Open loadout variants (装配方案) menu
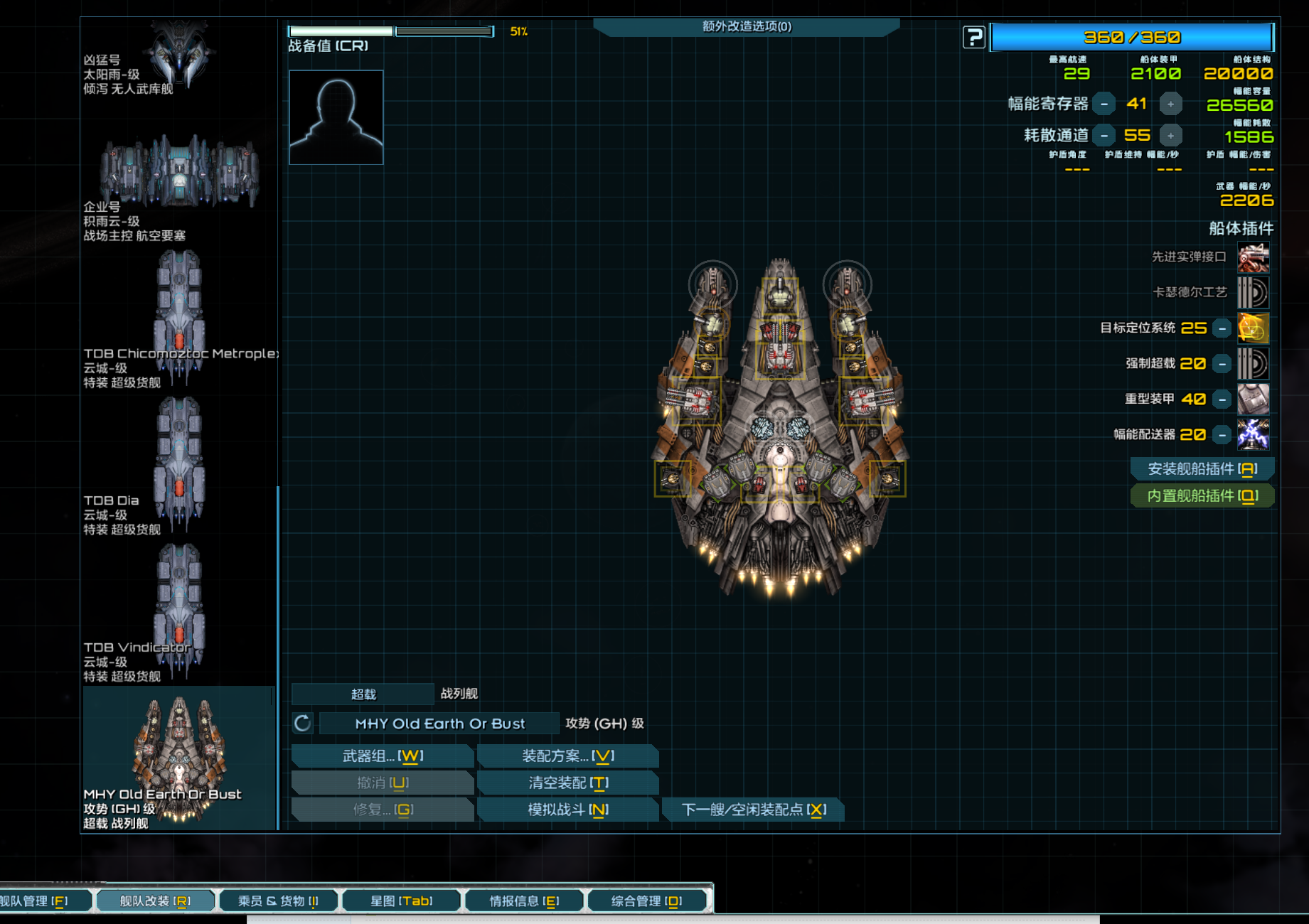This screenshot has width=1309, height=924. 567,756
